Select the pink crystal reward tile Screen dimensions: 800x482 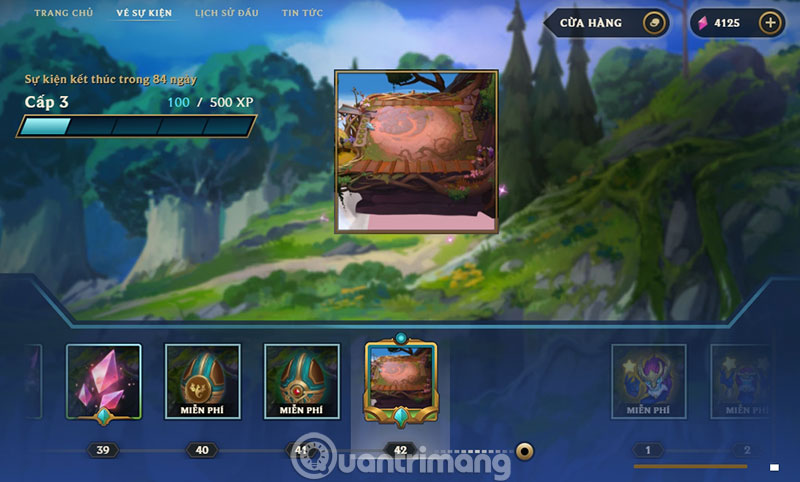pyautogui.click(x=104, y=380)
